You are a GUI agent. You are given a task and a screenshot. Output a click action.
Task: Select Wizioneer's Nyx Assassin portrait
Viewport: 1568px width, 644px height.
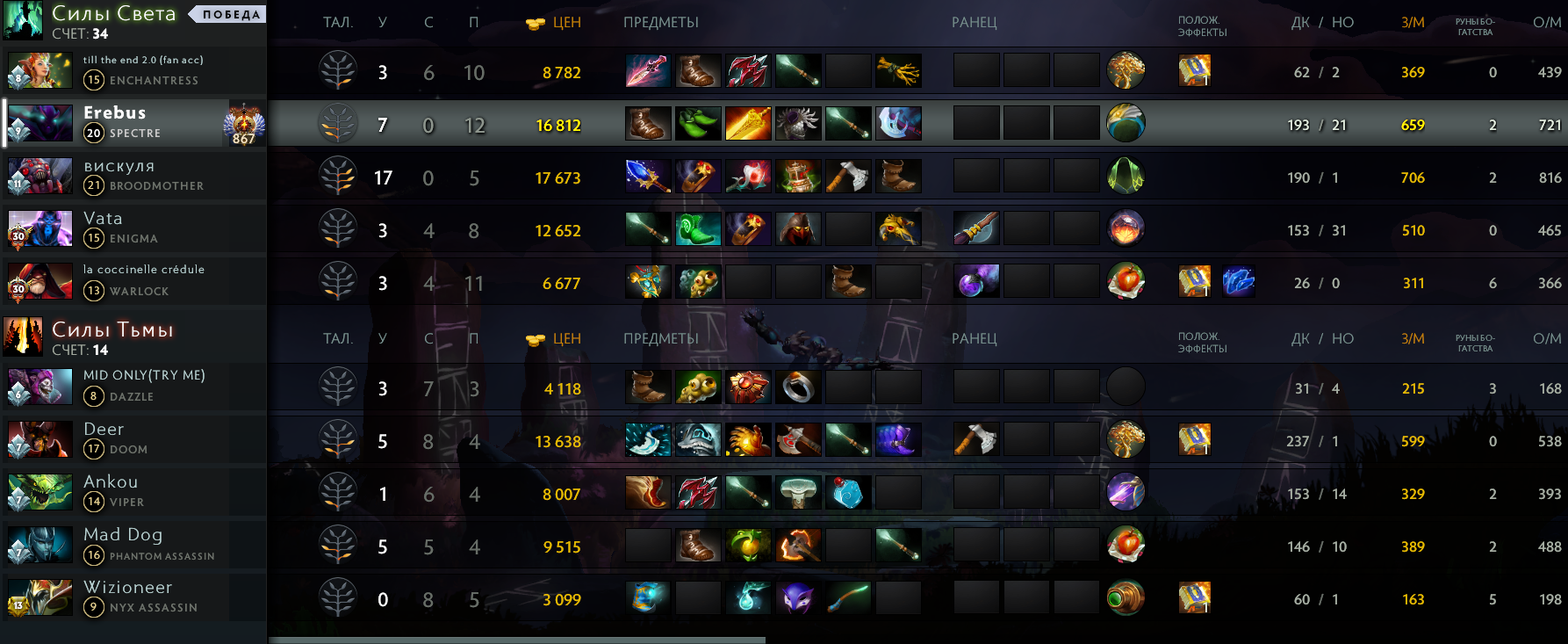(40, 597)
